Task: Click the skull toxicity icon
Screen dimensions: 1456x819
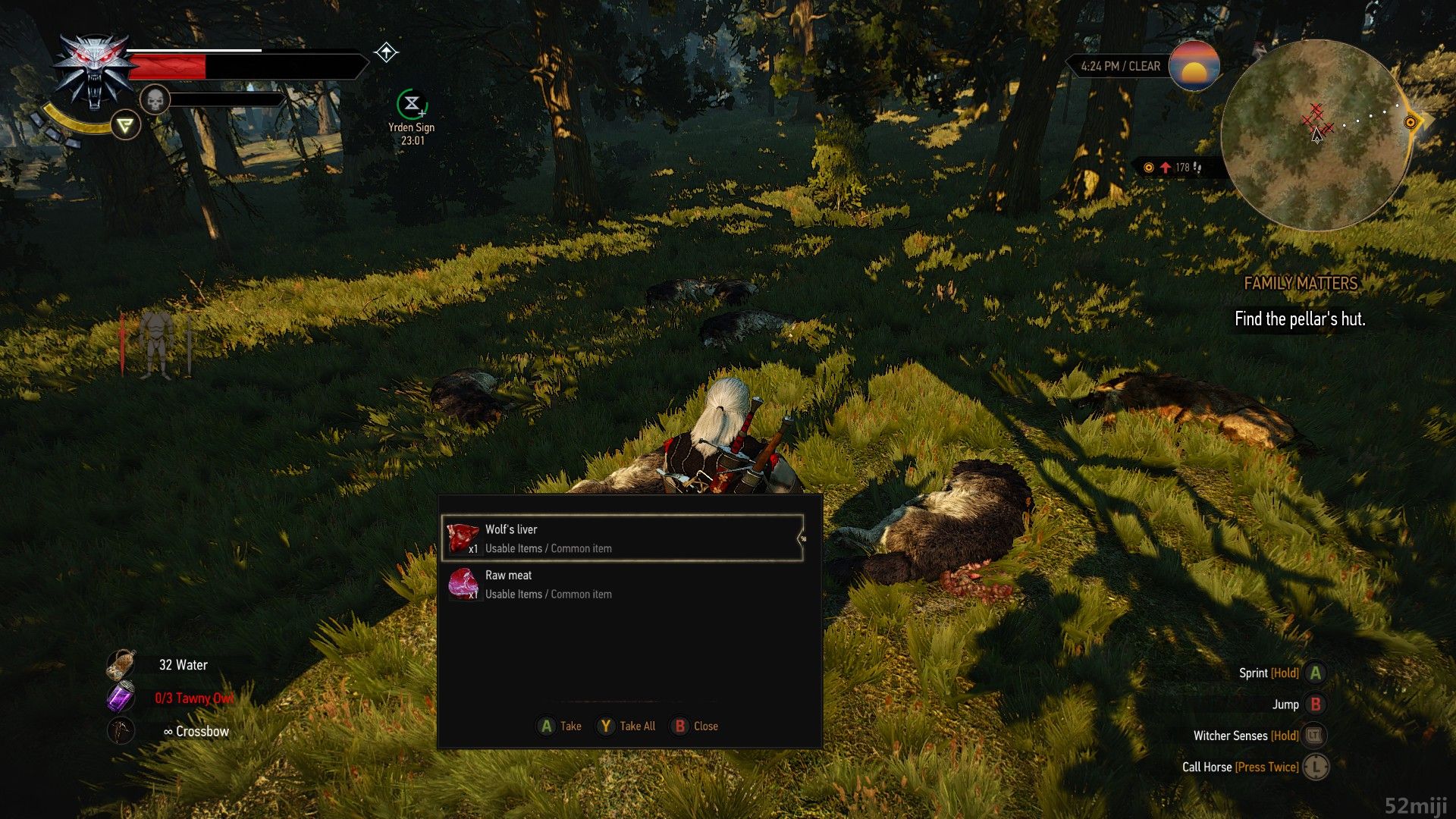Action: pyautogui.click(x=155, y=99)
